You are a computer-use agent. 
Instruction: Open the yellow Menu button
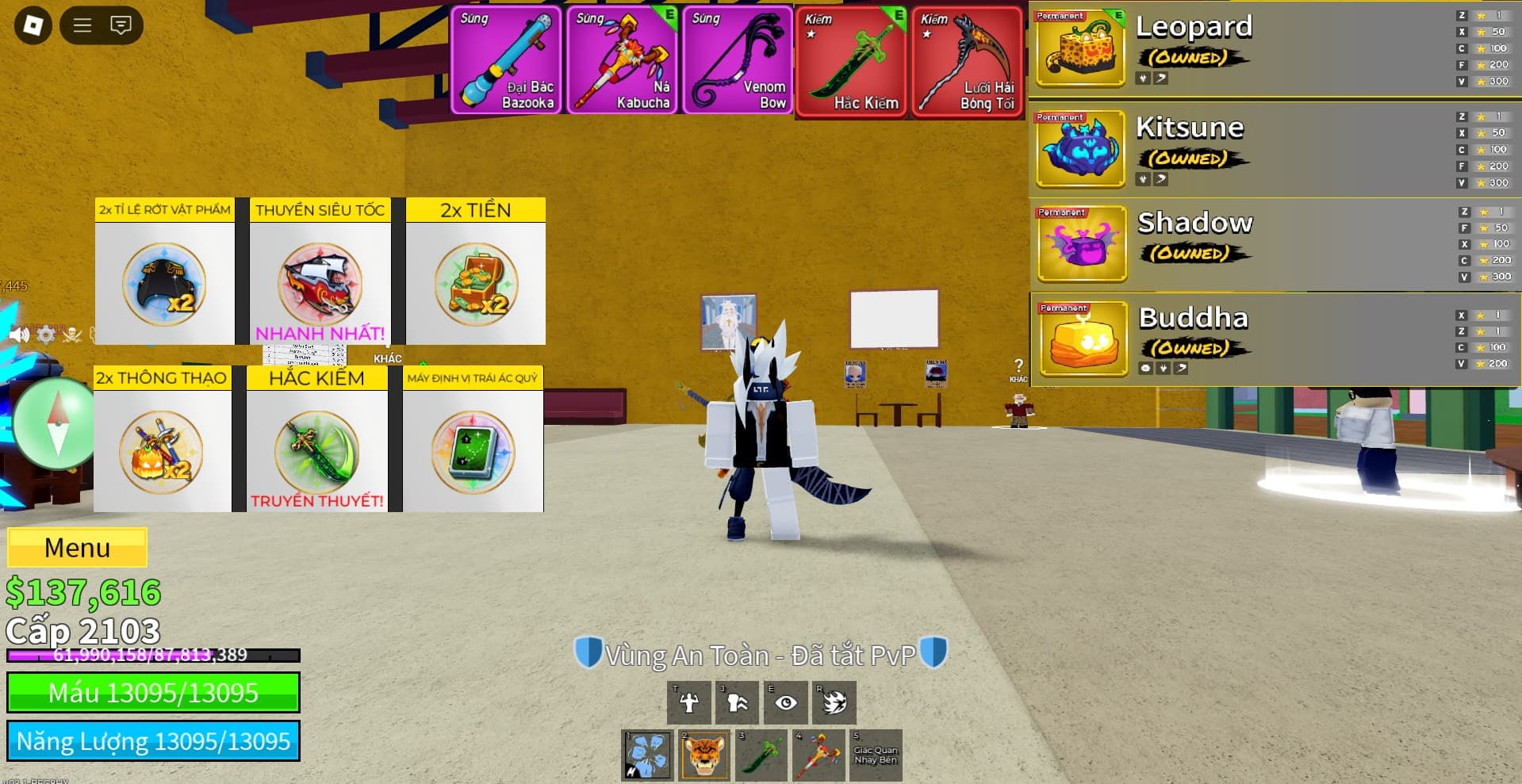click(77, 548)
